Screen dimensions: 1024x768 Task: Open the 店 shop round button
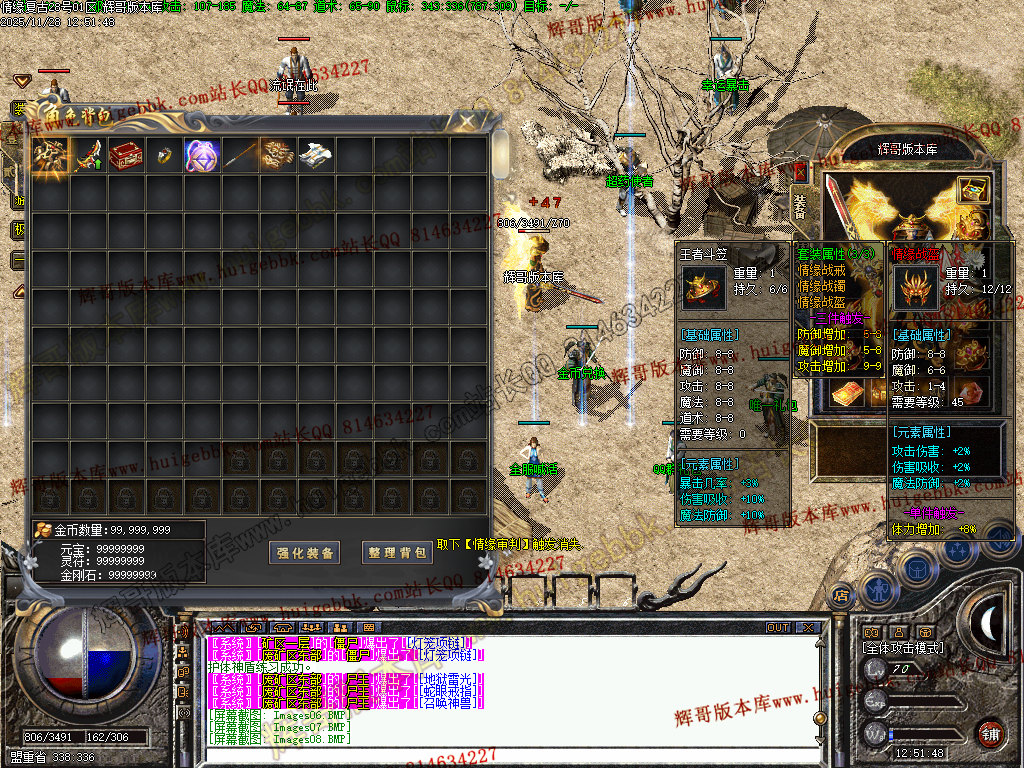coord(840,594)
